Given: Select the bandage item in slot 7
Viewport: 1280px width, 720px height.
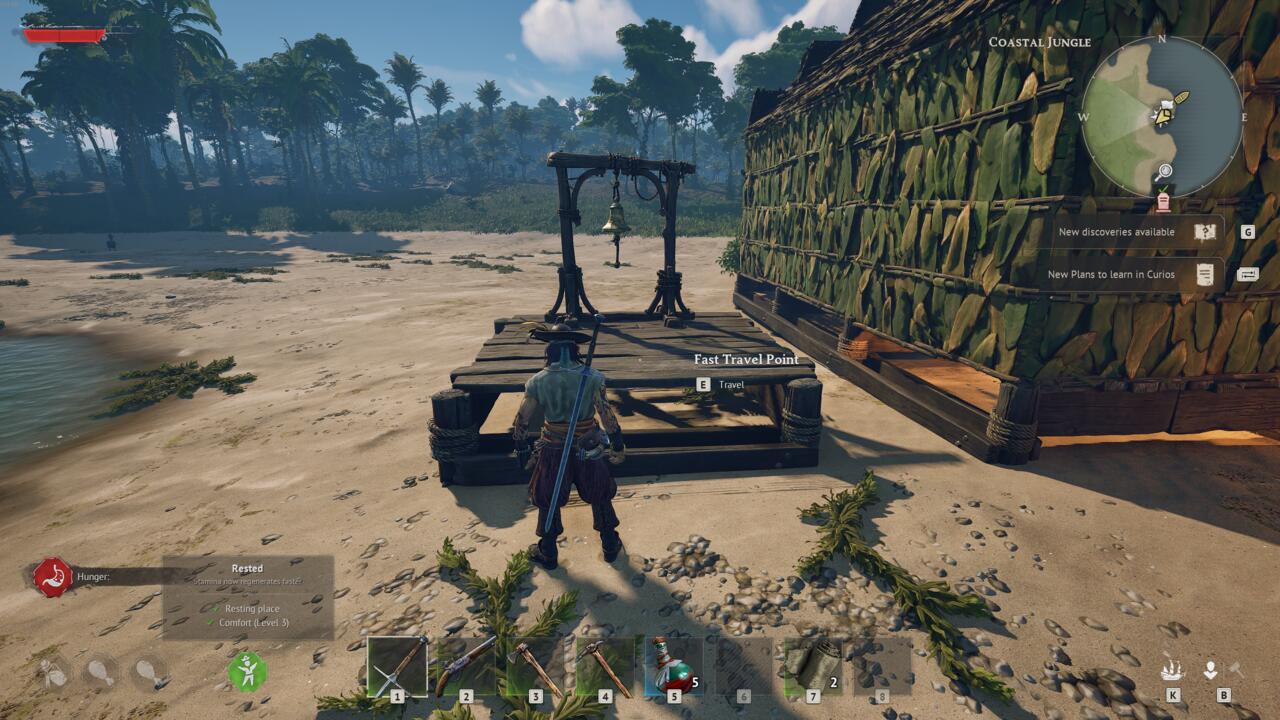Looking at the screenshot, I should pos(812,667).
